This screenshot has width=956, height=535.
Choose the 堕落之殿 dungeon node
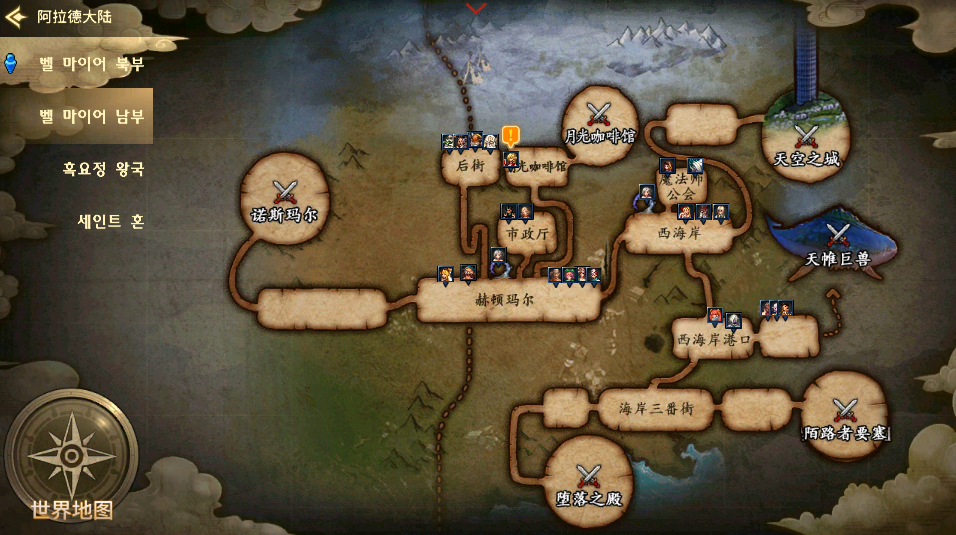coord(588,482)
